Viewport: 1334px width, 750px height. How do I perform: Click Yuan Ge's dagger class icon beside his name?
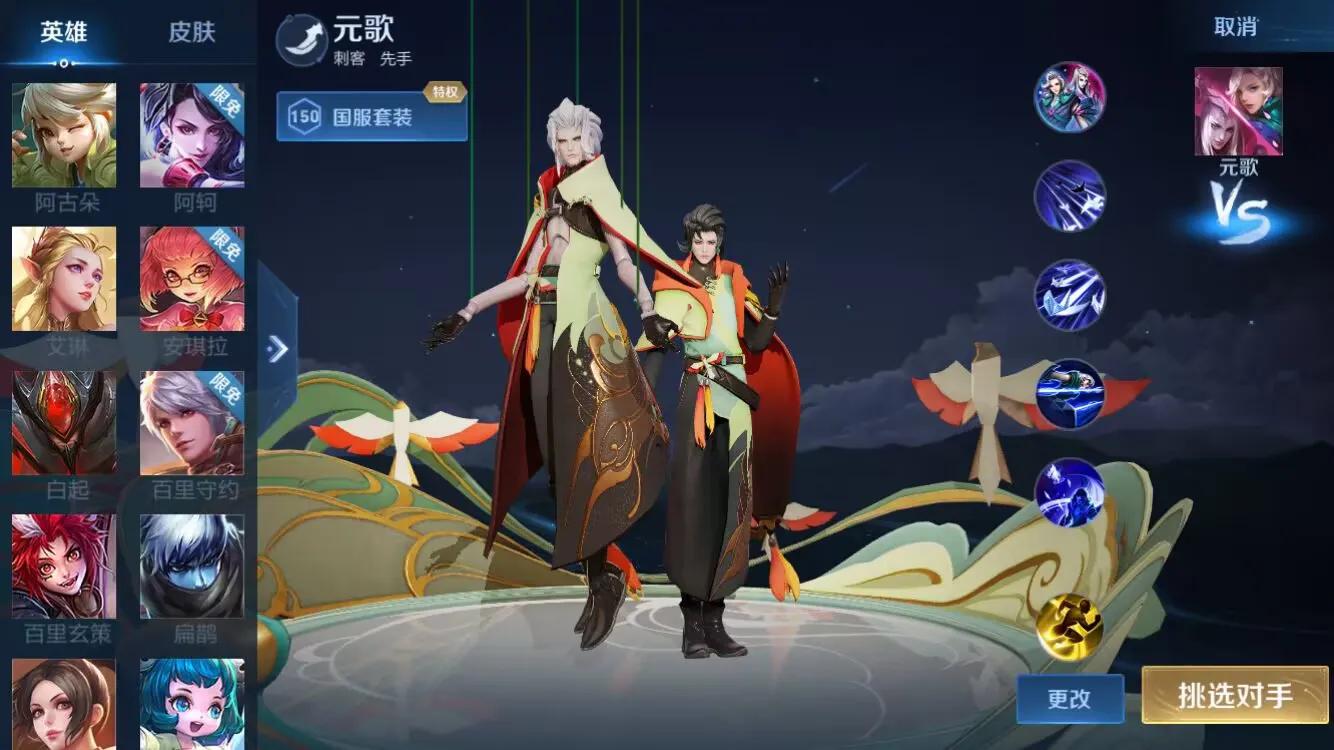coord(302,37)
